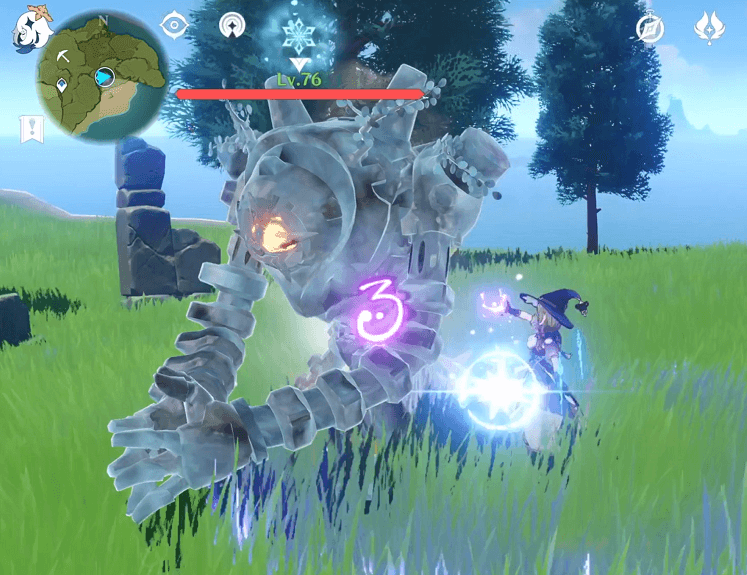The height and width of the screenshot is (575, 747).
Task: Activate the eye-shaped Elemental Sight icon
Action: click(x=175, y=25)
